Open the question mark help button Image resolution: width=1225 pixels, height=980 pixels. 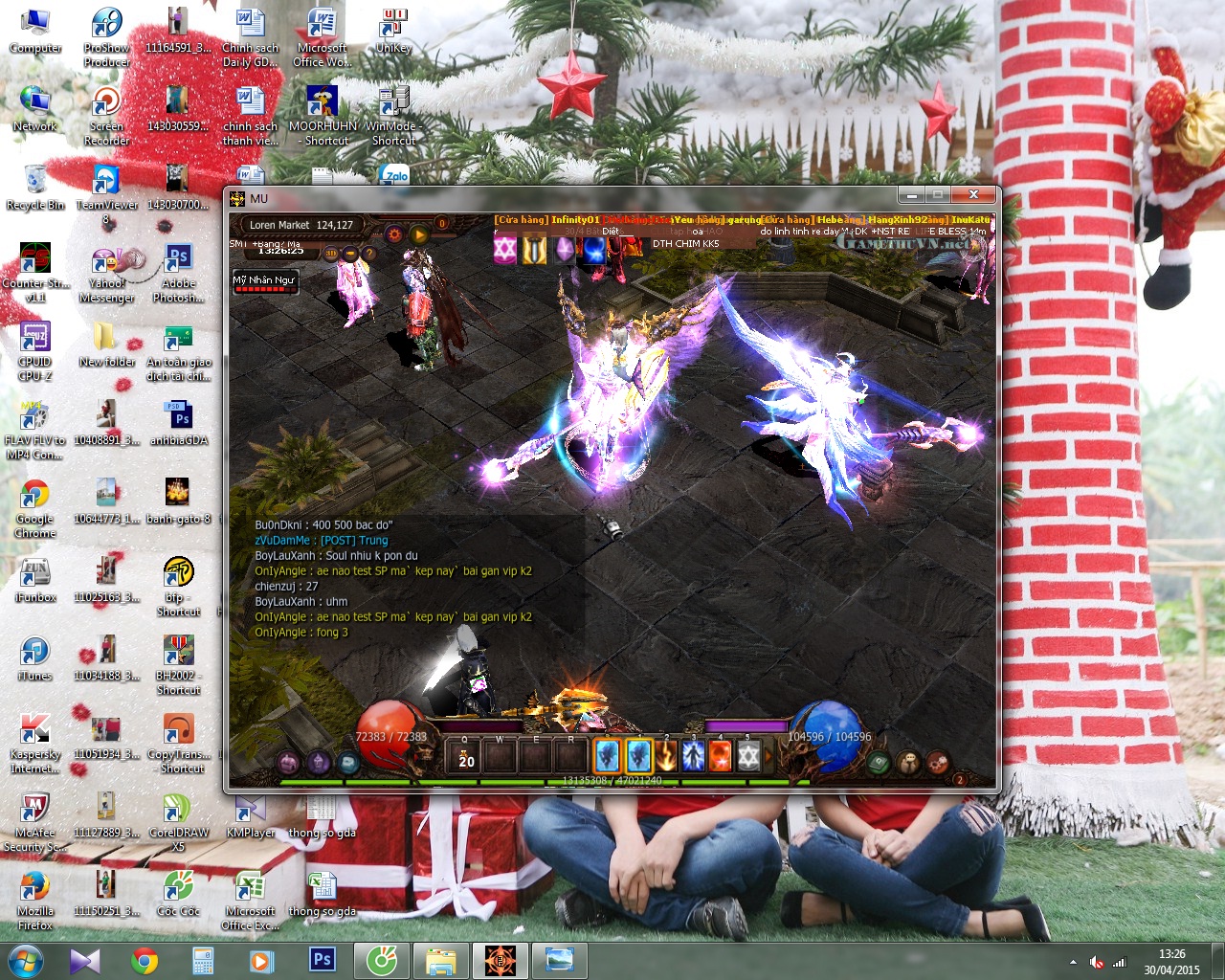coord(369,254)
